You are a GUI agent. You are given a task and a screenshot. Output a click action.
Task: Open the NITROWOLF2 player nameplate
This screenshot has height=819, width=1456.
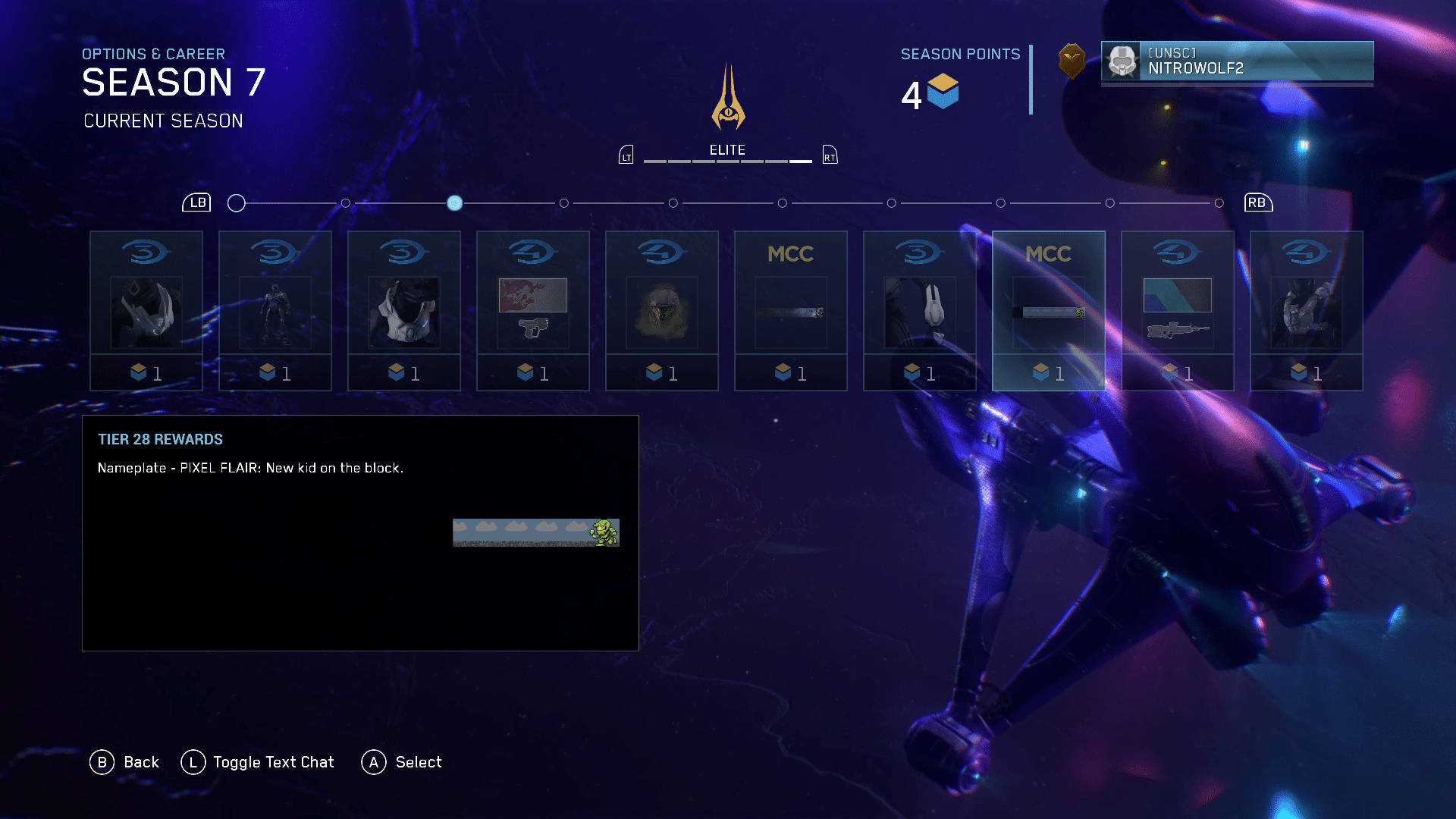tap(1237, 61)
